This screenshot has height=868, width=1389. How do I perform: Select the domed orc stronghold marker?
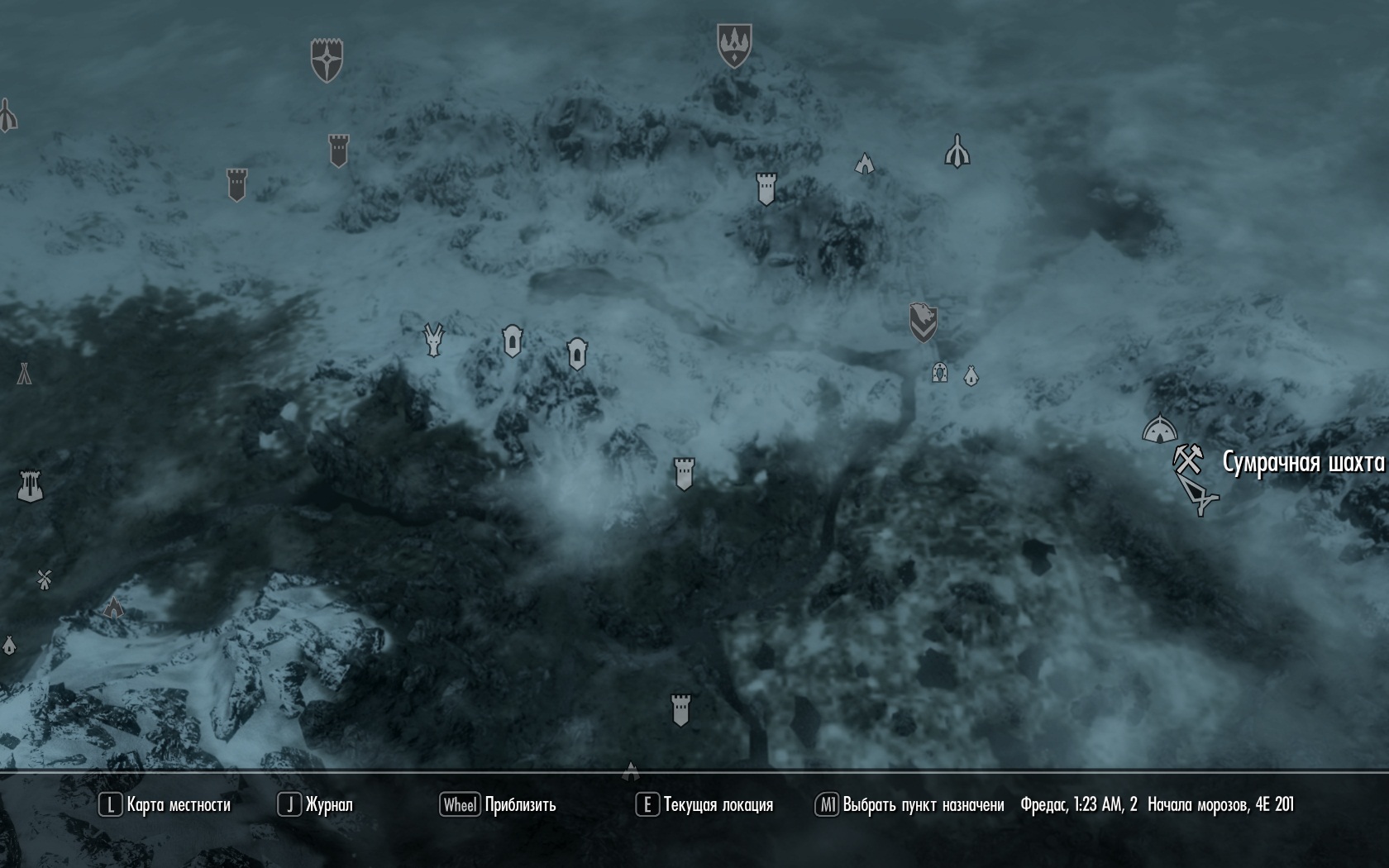(1159, 429)
